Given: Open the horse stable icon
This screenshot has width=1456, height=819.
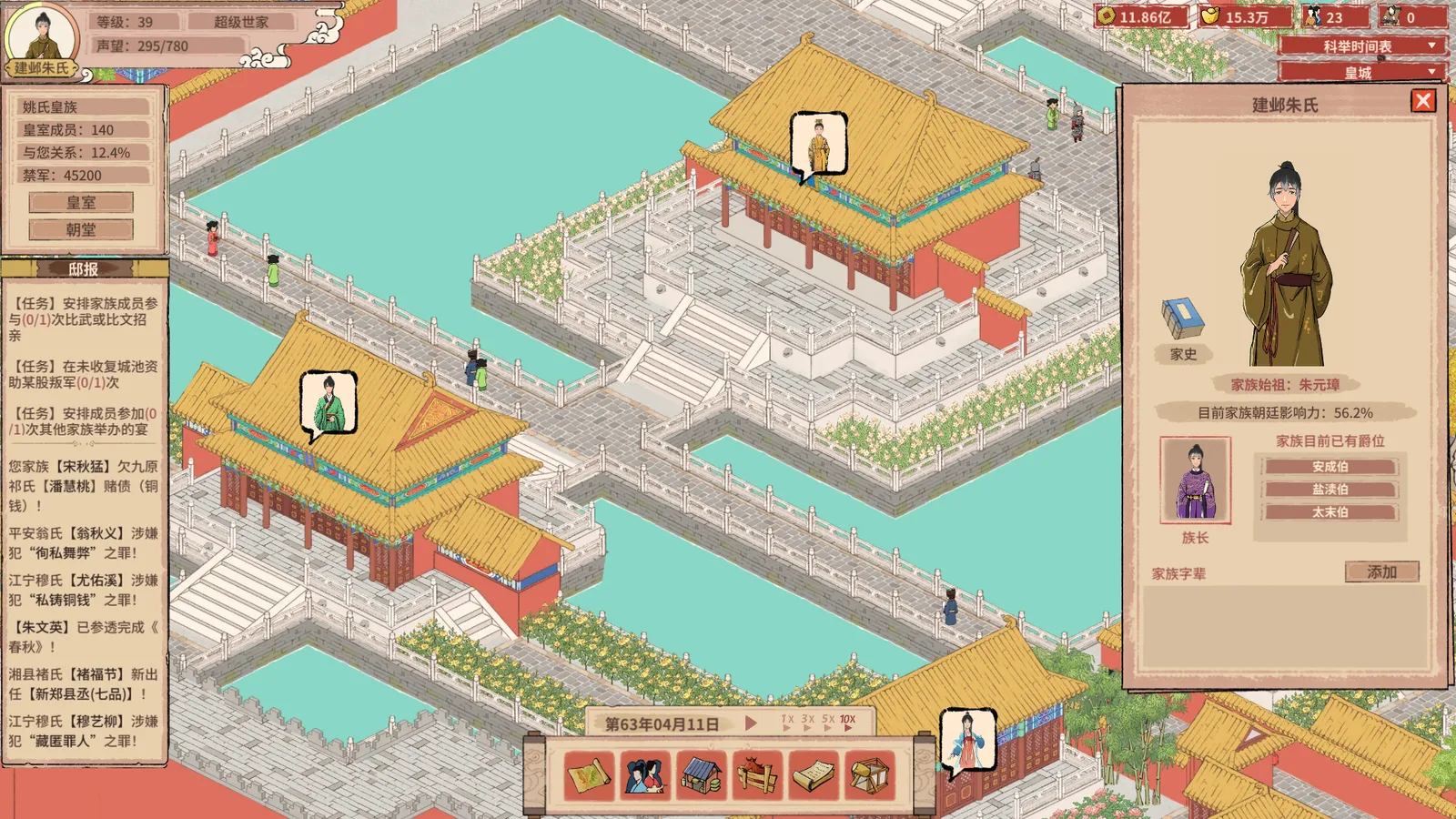Looking at the screenshot, I should point(758,776).
